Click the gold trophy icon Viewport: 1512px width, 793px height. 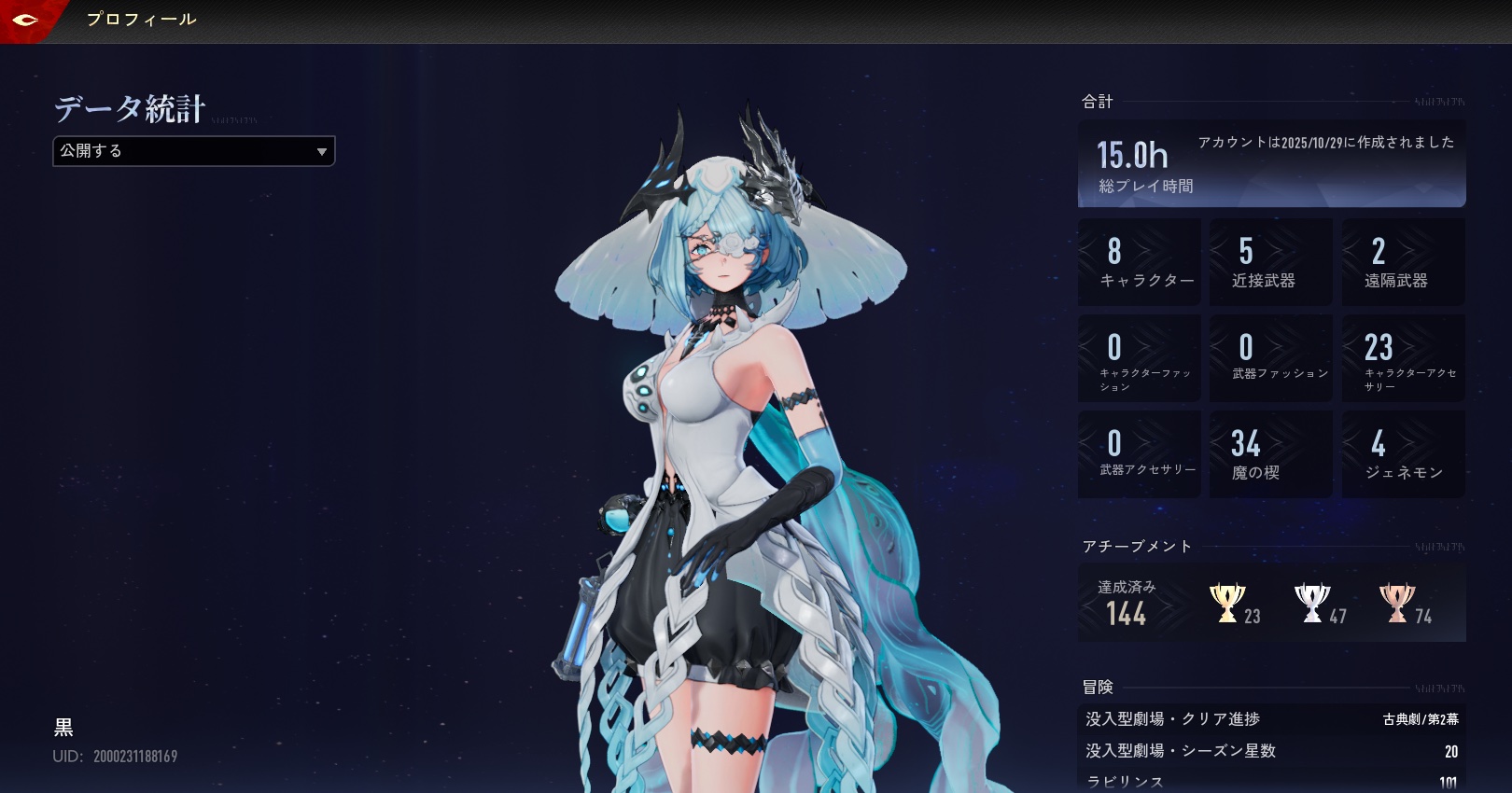[1226, 603]
